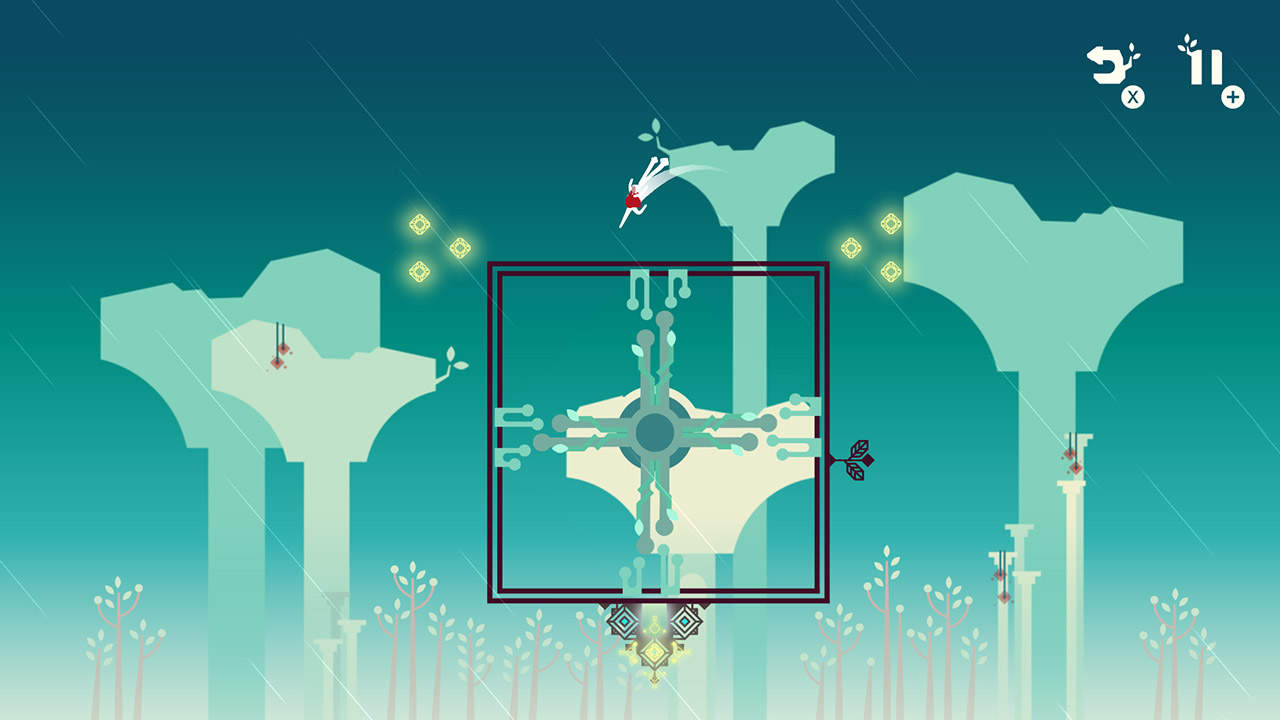
Task: Click the pause icon with leaf sprout
Action: tap(1207, 65)
